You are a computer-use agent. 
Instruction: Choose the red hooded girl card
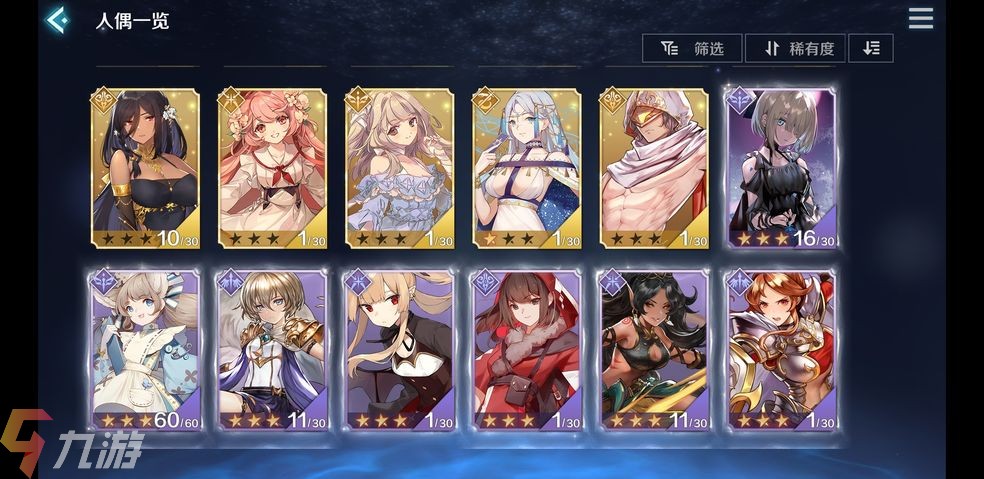point(527,350)
